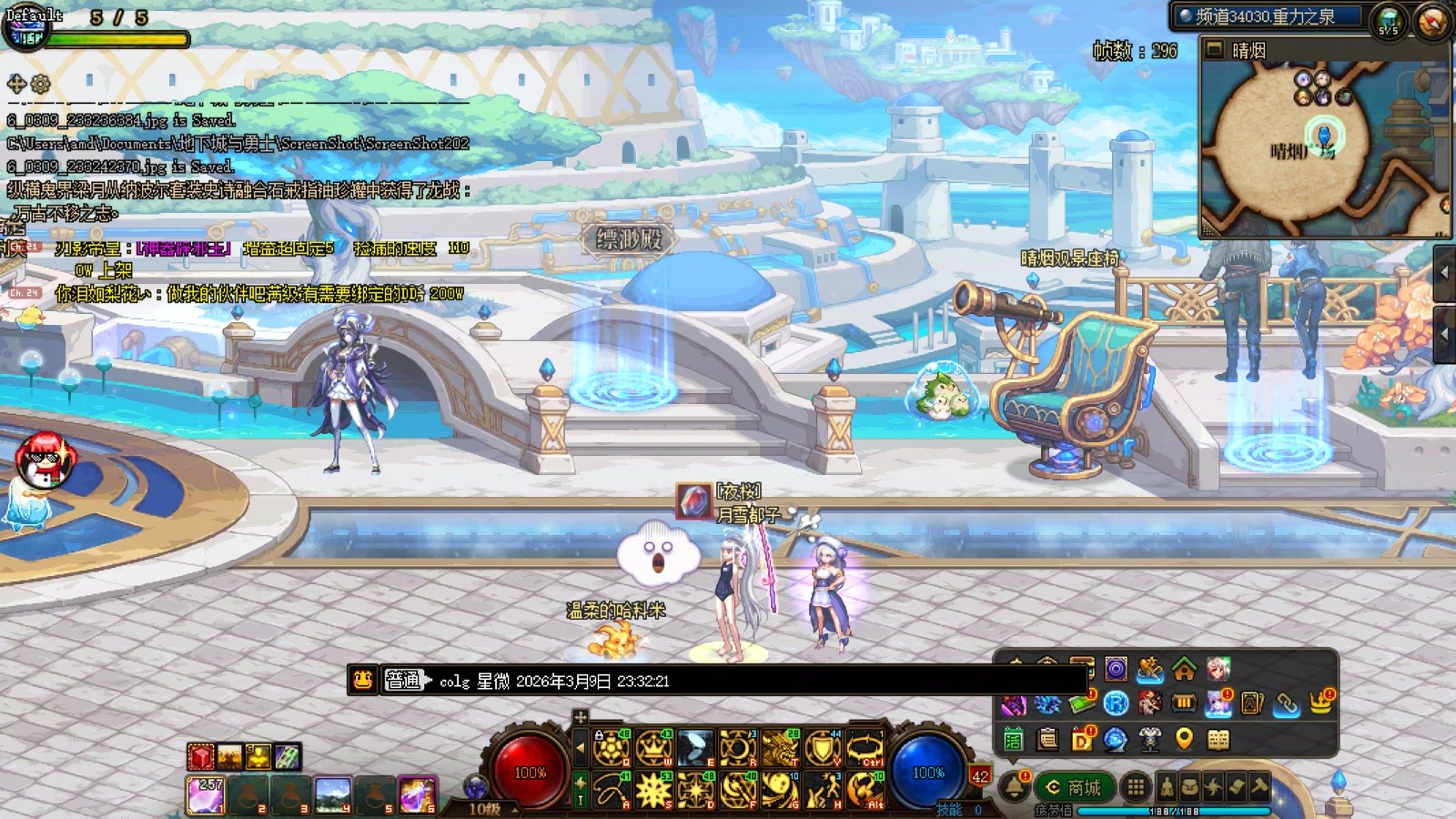Open the 商城 shop button
Screen dimensions: 1456x819
click(1075, 787)
